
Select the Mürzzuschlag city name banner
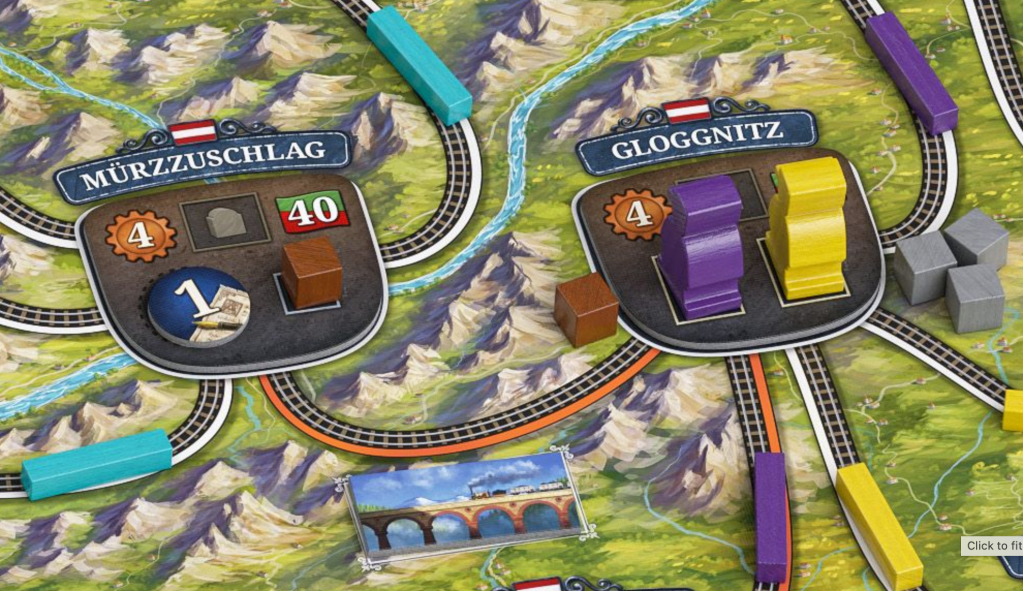click(204, 158)
